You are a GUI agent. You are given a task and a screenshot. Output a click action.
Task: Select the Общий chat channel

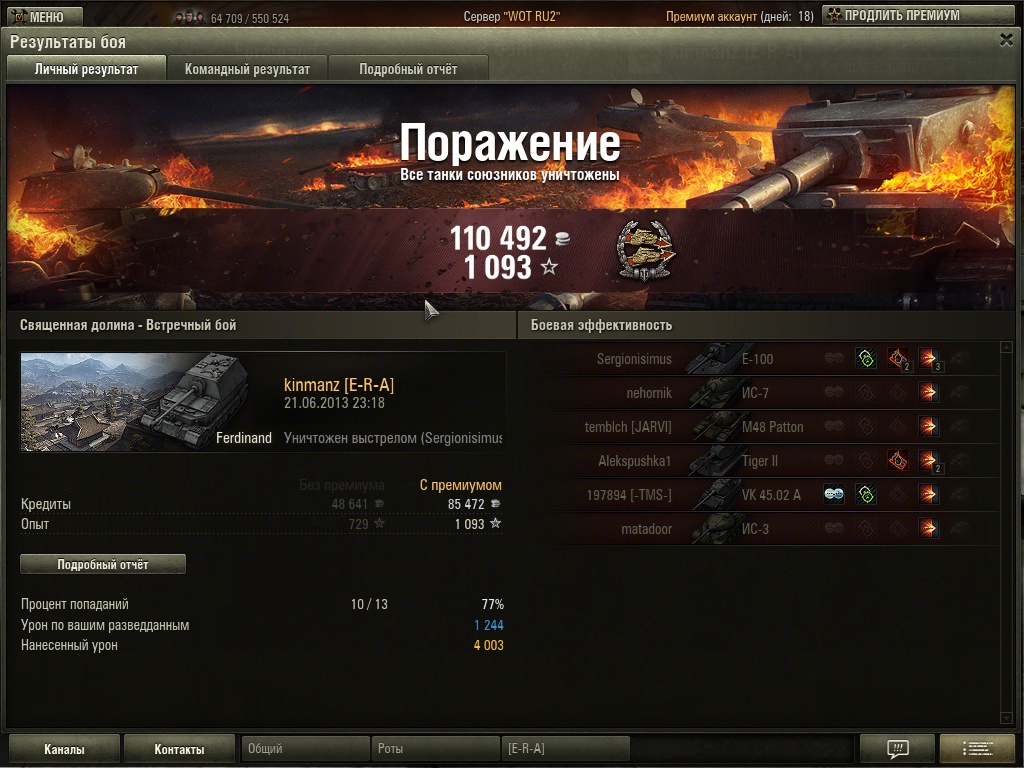(x=305, y=749)
